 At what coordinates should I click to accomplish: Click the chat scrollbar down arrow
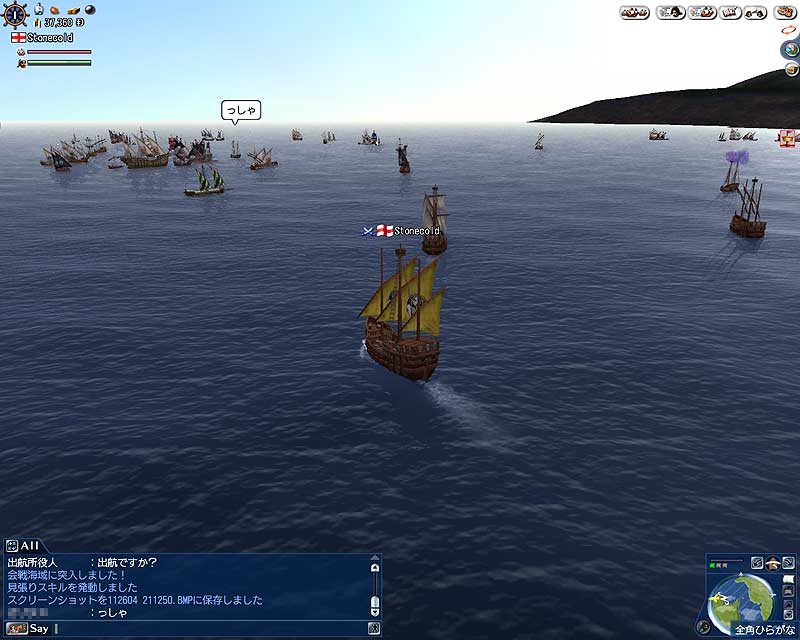[374, 609]
